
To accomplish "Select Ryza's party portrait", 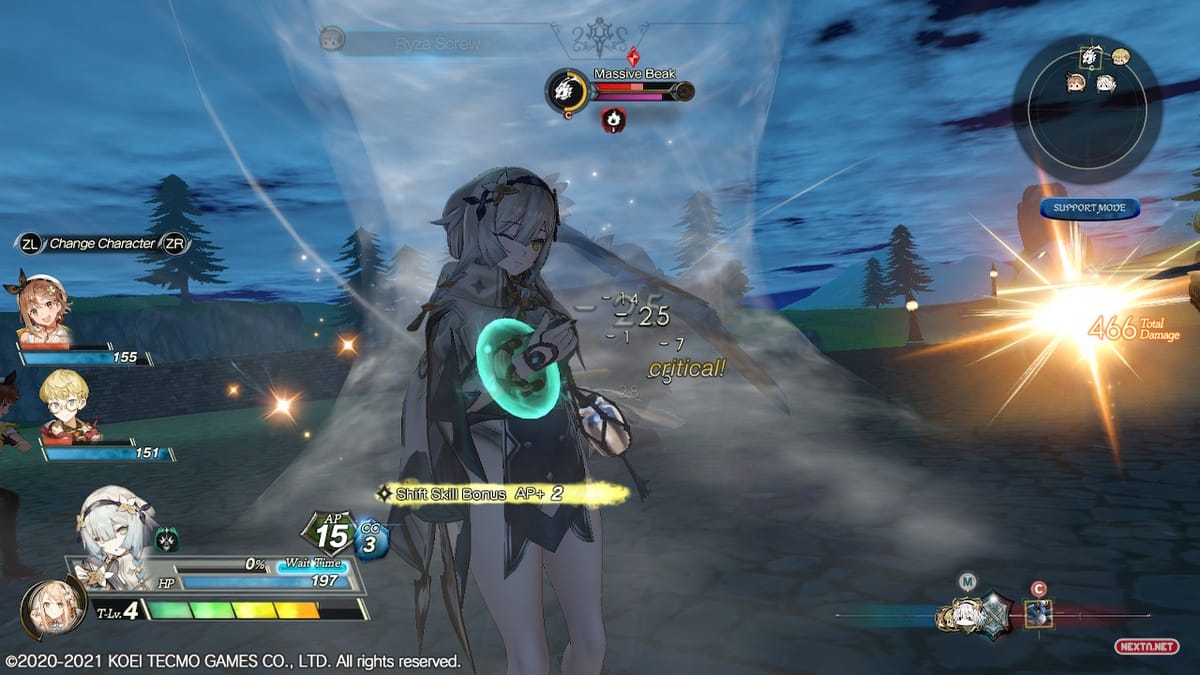I will click(x=44, y=307).
